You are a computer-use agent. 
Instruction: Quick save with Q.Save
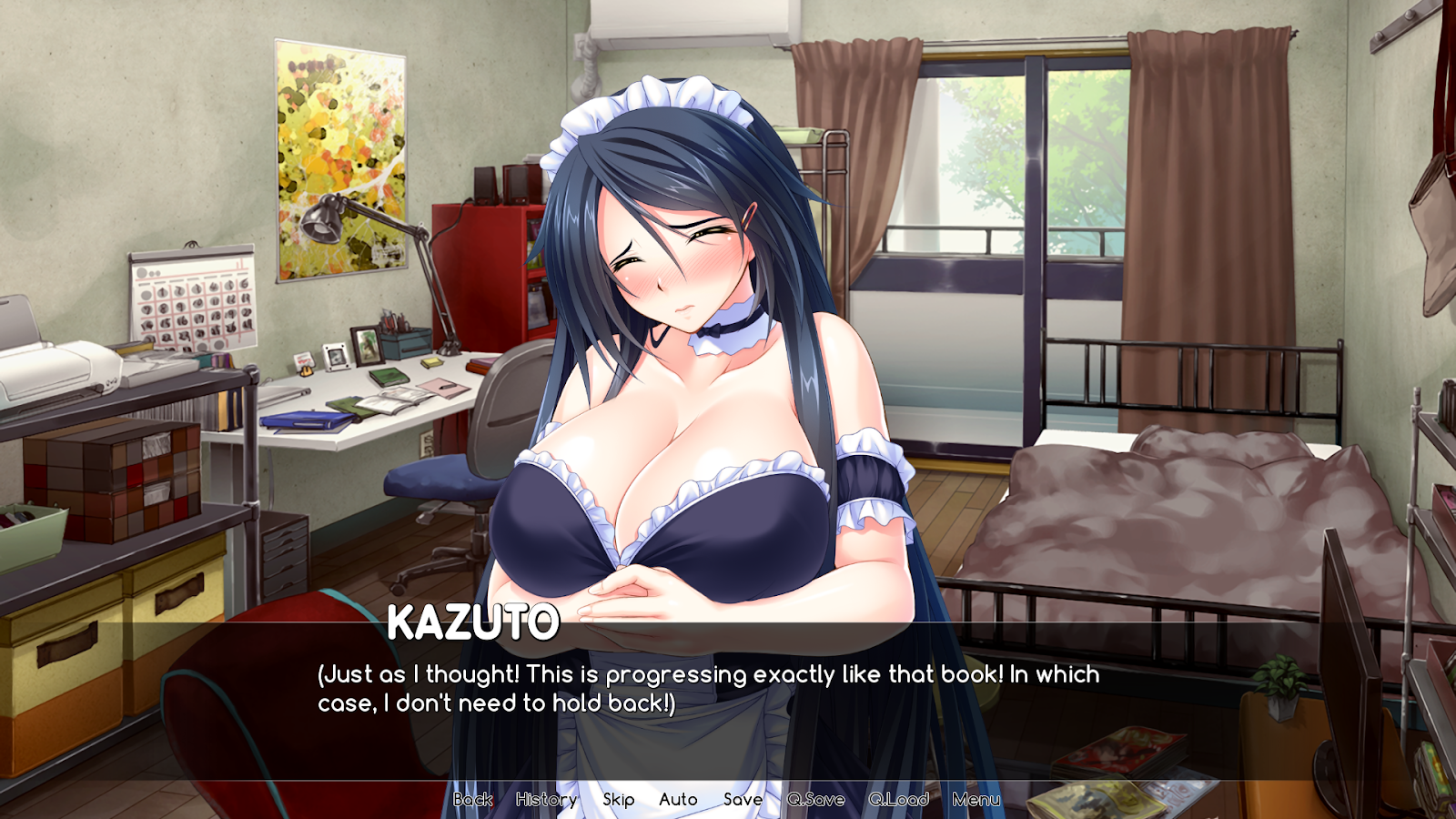[x=816, y=799]
